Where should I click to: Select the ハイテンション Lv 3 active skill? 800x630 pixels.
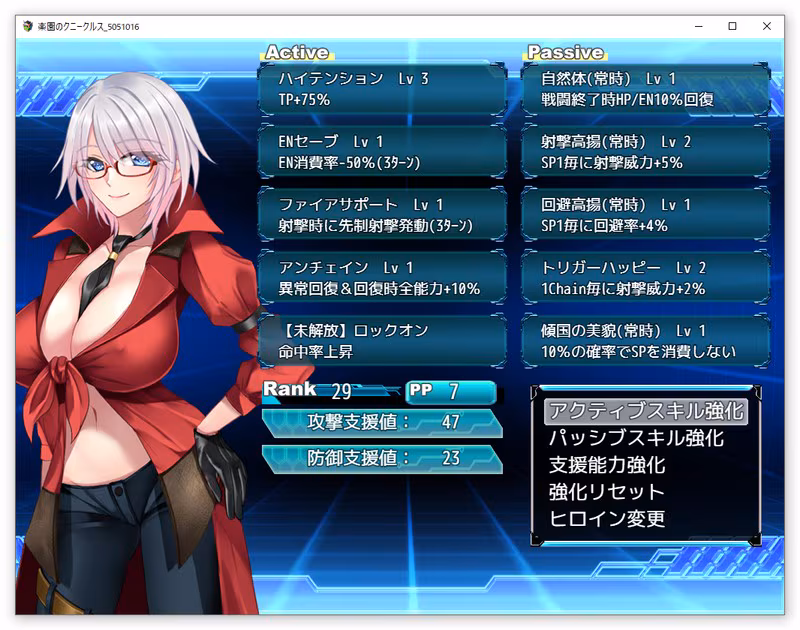click(x=382, y=89)
